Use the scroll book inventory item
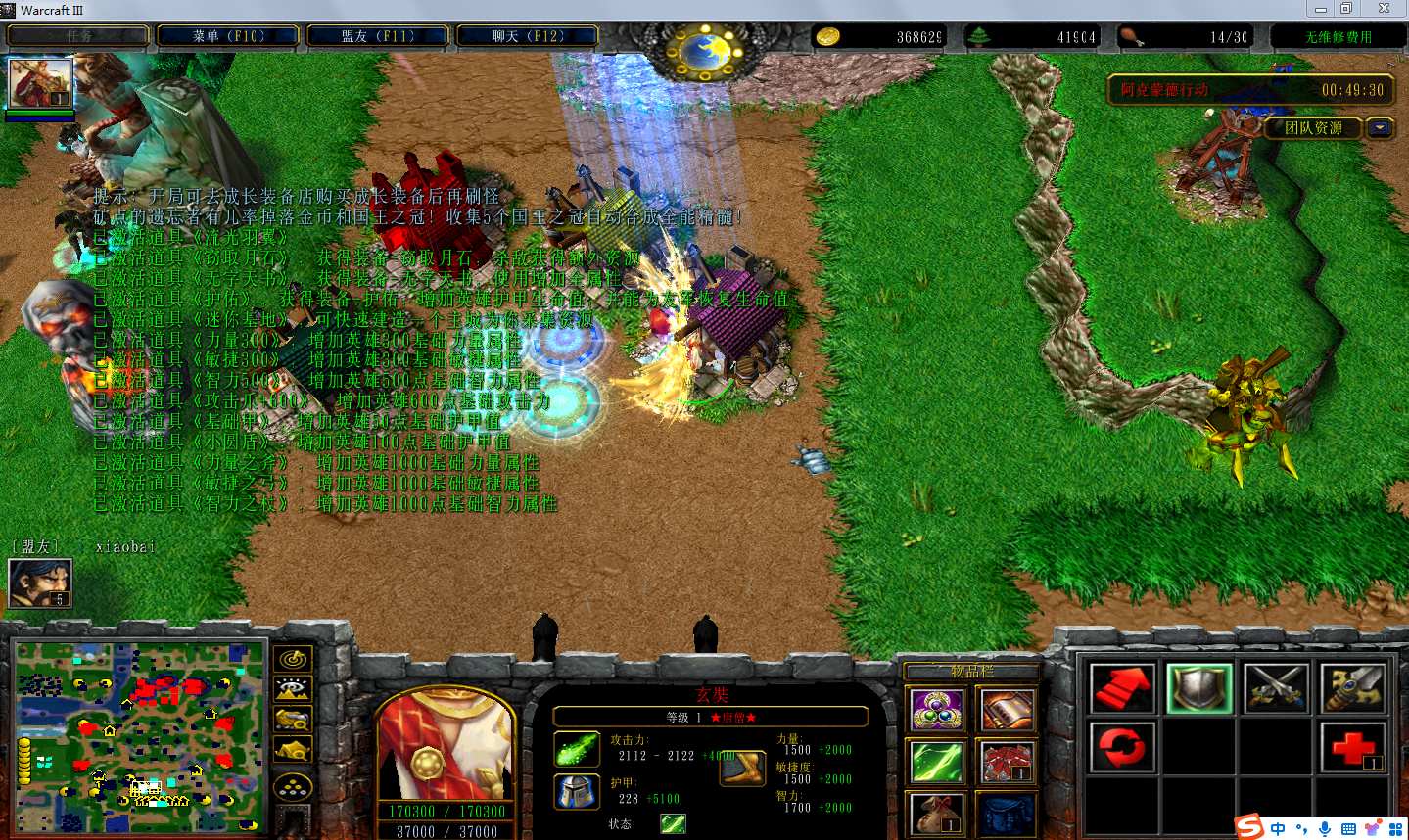This screenshot has height=840, width=1409. 1007,710
